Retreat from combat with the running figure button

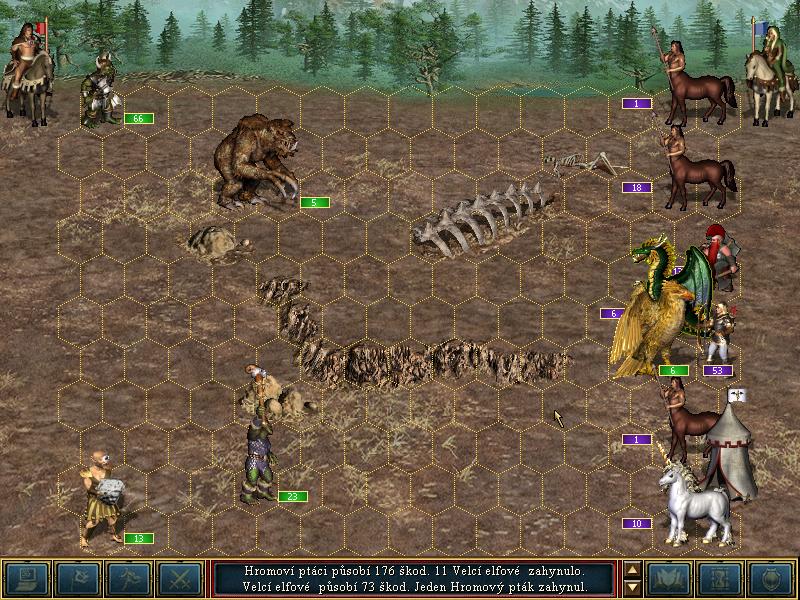coord(129,578)
